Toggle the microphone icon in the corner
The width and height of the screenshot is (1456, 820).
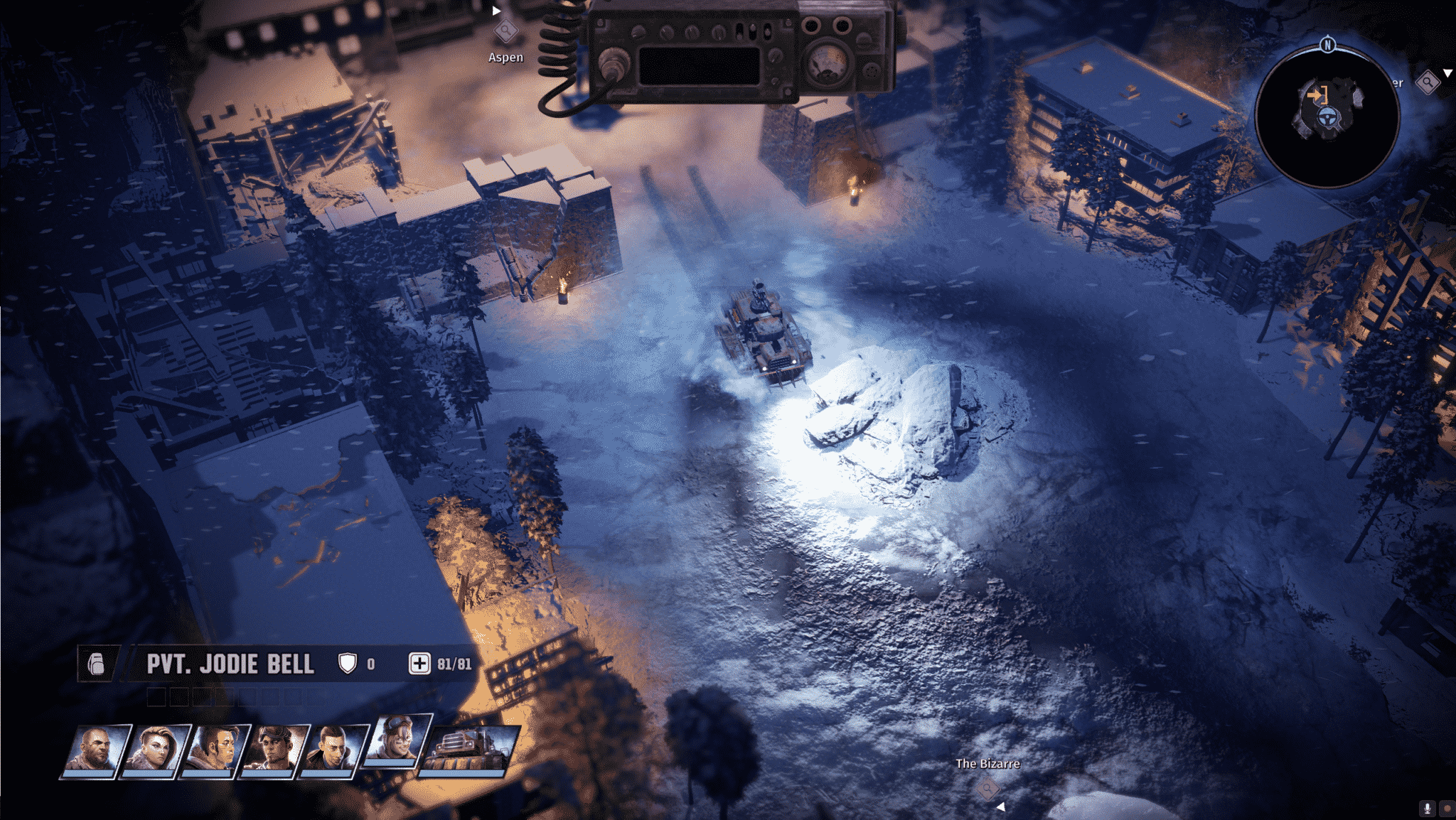tap(1426, 808)
